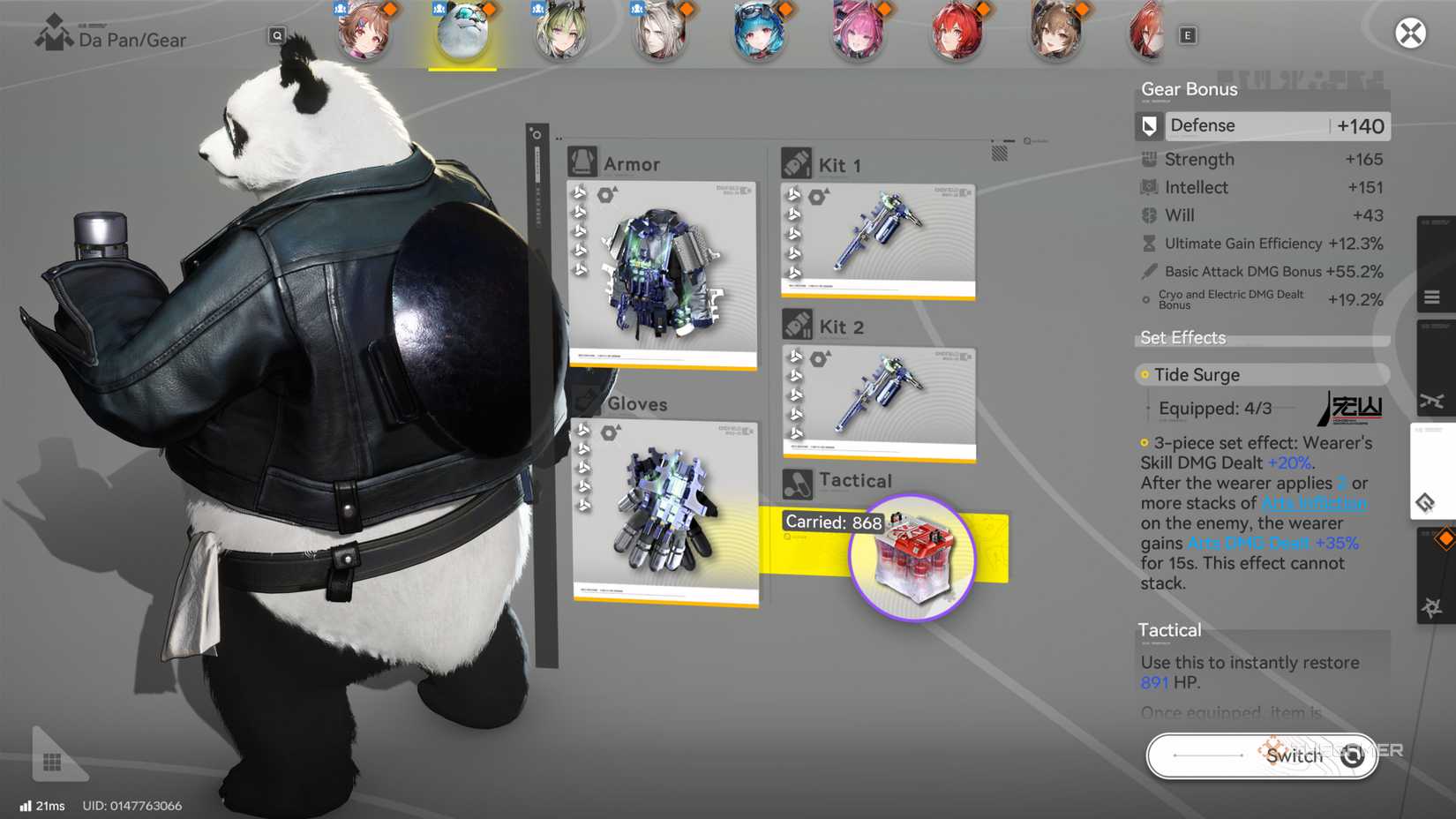The width and height of the screenshot is (1456, 819).
Task: Select the white emblem card on right sidebar
Action: click(x=1431, y=472)
